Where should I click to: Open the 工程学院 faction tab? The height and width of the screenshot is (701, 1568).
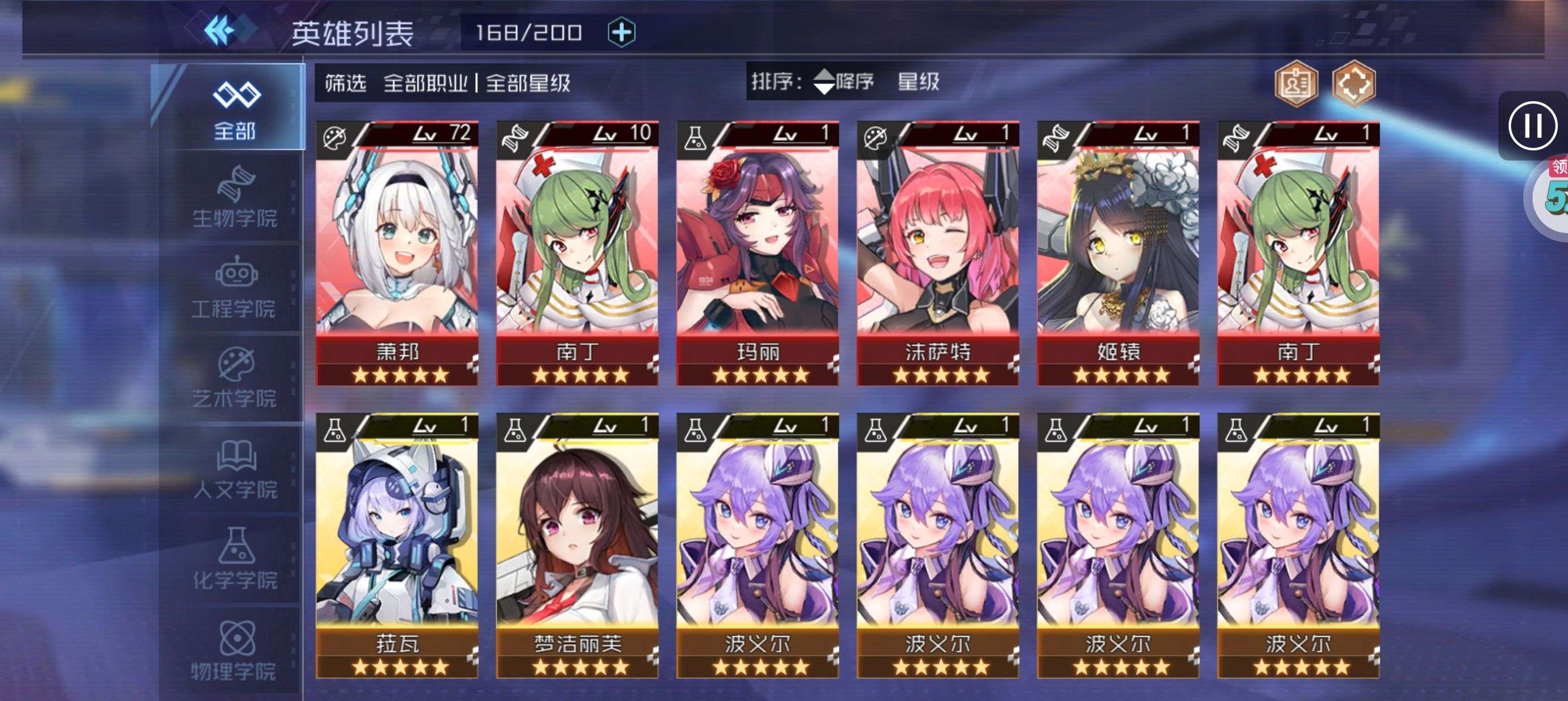click(234, 288)
